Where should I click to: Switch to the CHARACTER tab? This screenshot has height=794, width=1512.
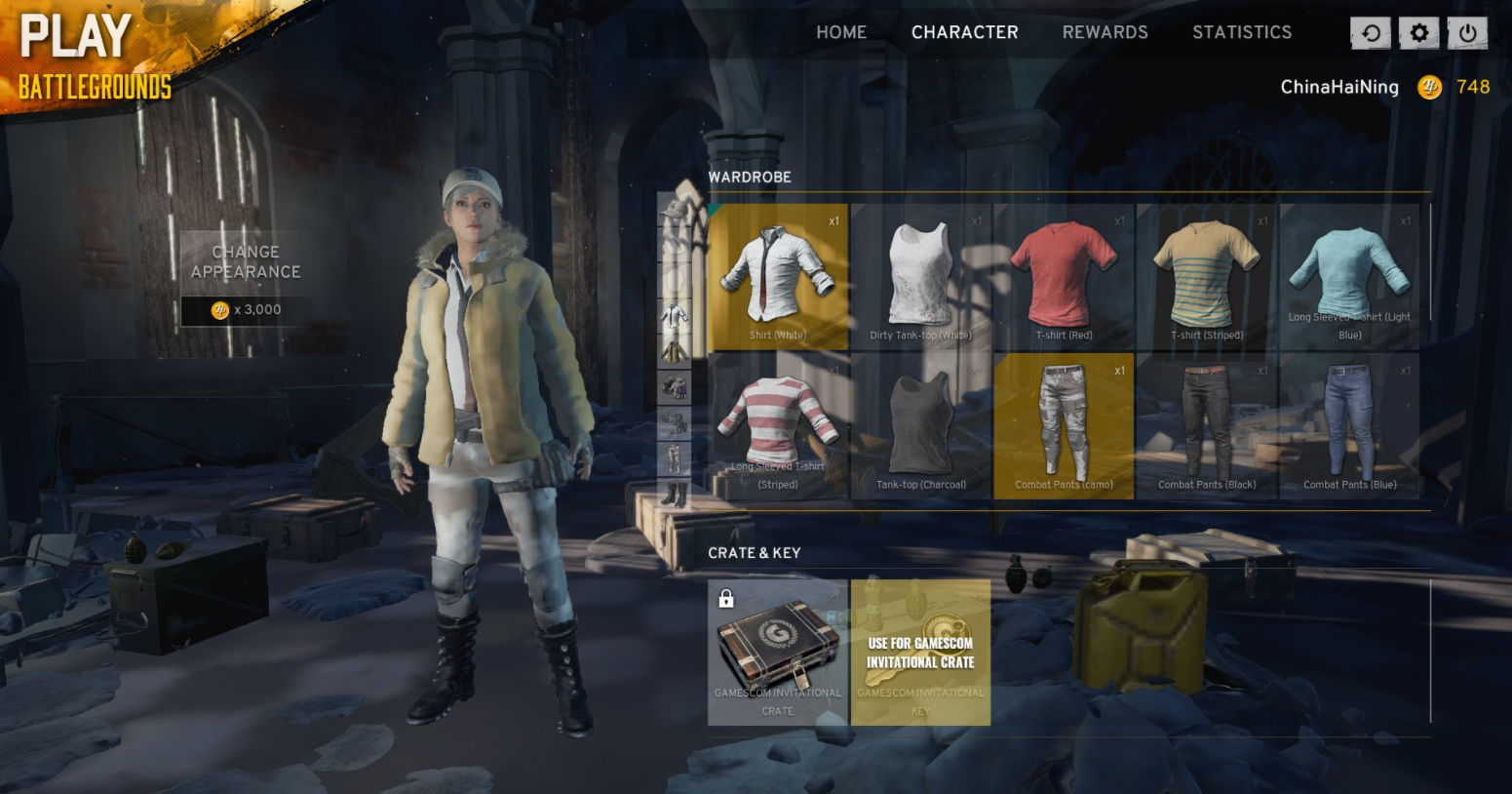point(964,32)
